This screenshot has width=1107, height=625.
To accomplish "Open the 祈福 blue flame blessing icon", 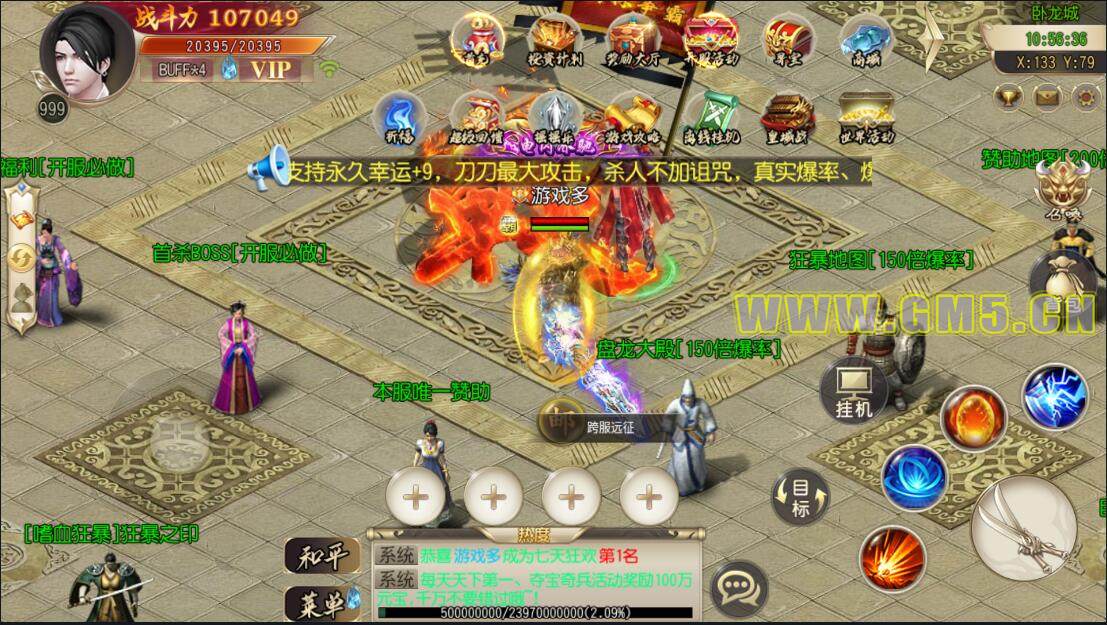I will 399,117.
